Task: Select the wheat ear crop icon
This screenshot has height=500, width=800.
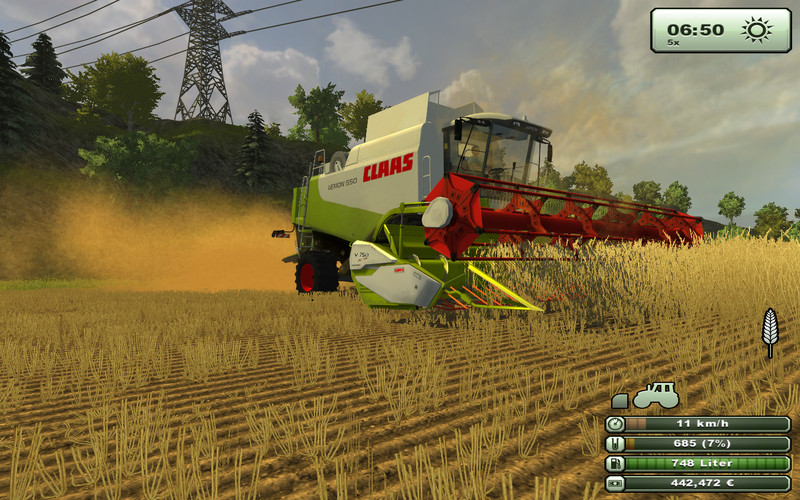Action: click(x=769, y=330)
